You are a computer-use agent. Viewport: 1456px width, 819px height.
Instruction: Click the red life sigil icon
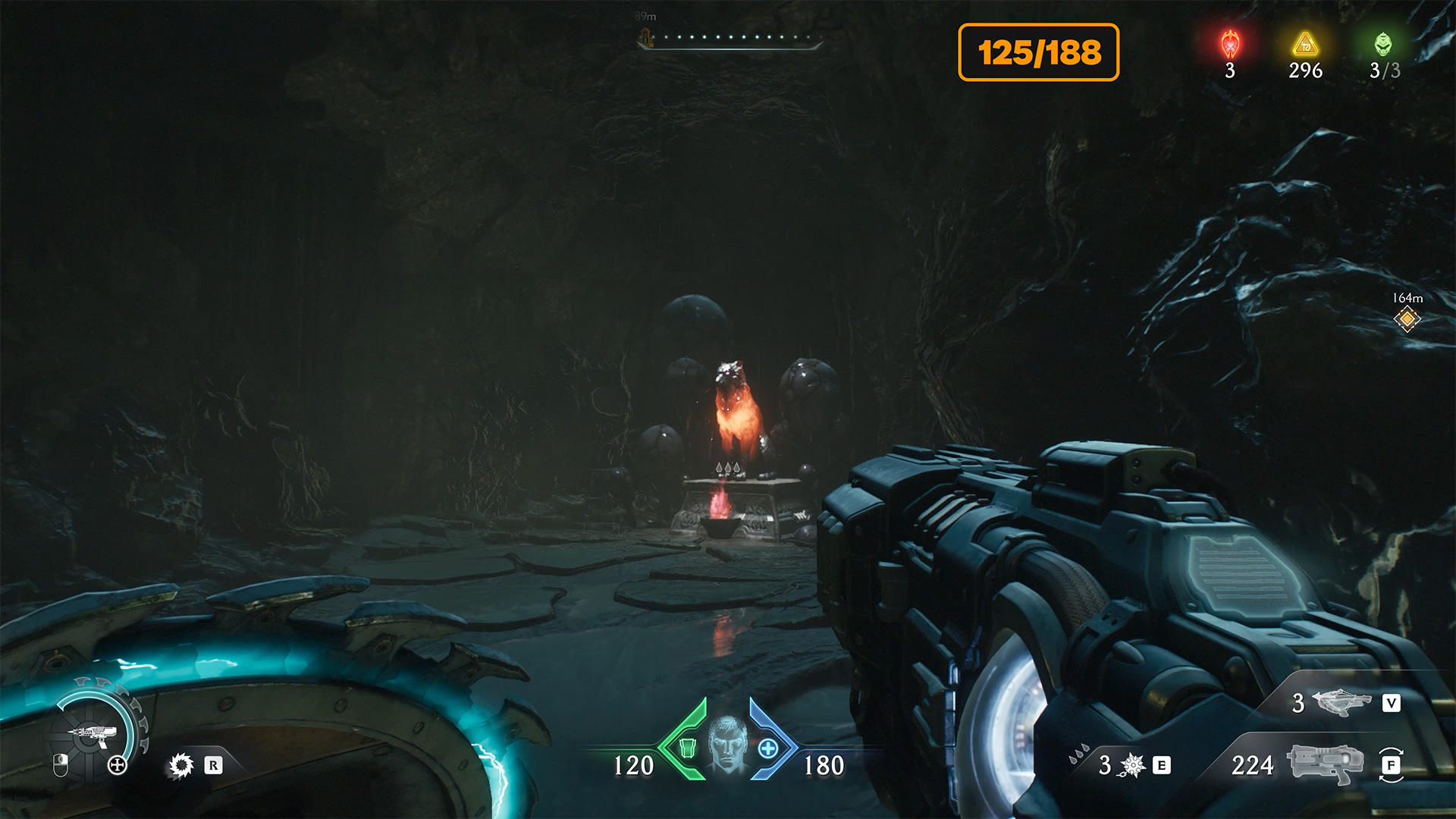pos(1230,45)
